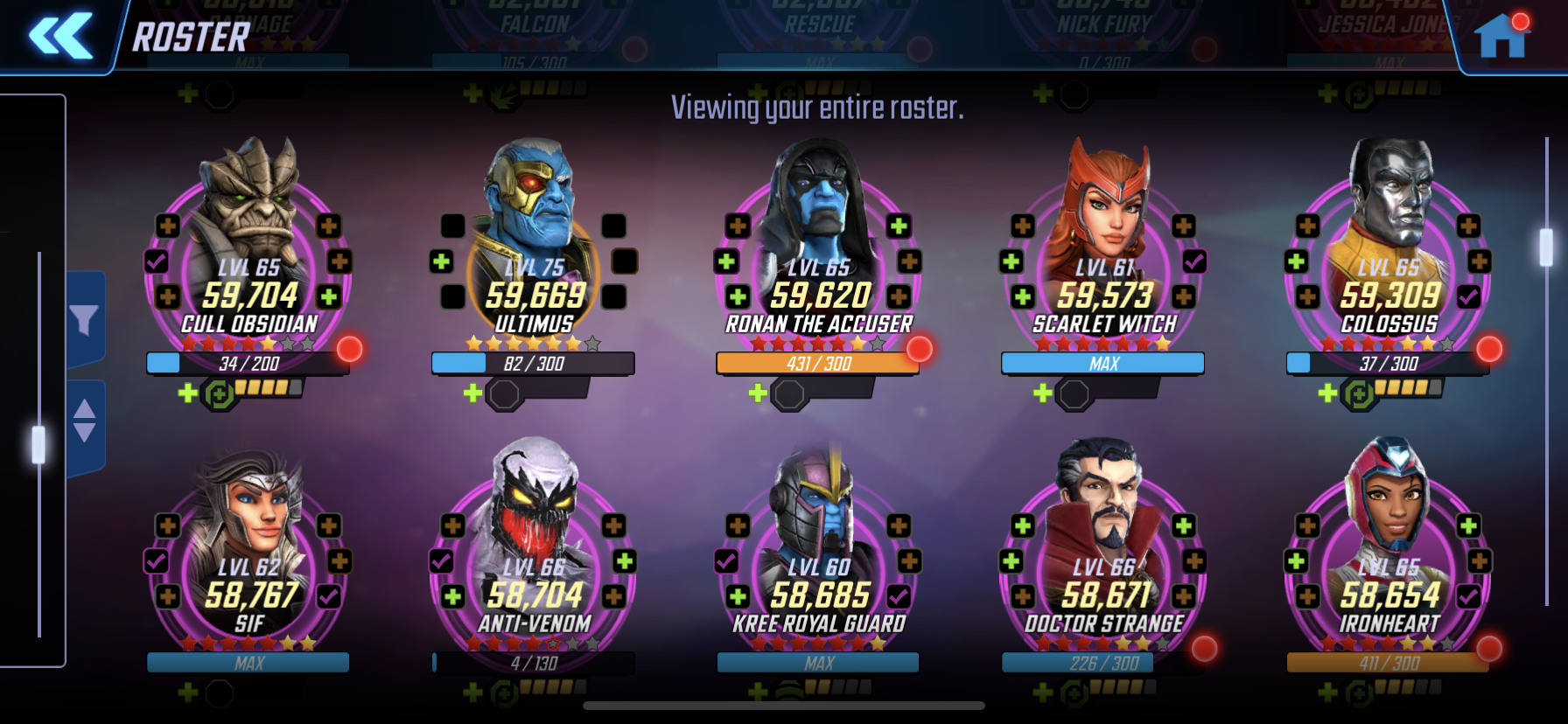
Task: Open the home screen via house icon
Action: click(1501, 37)
